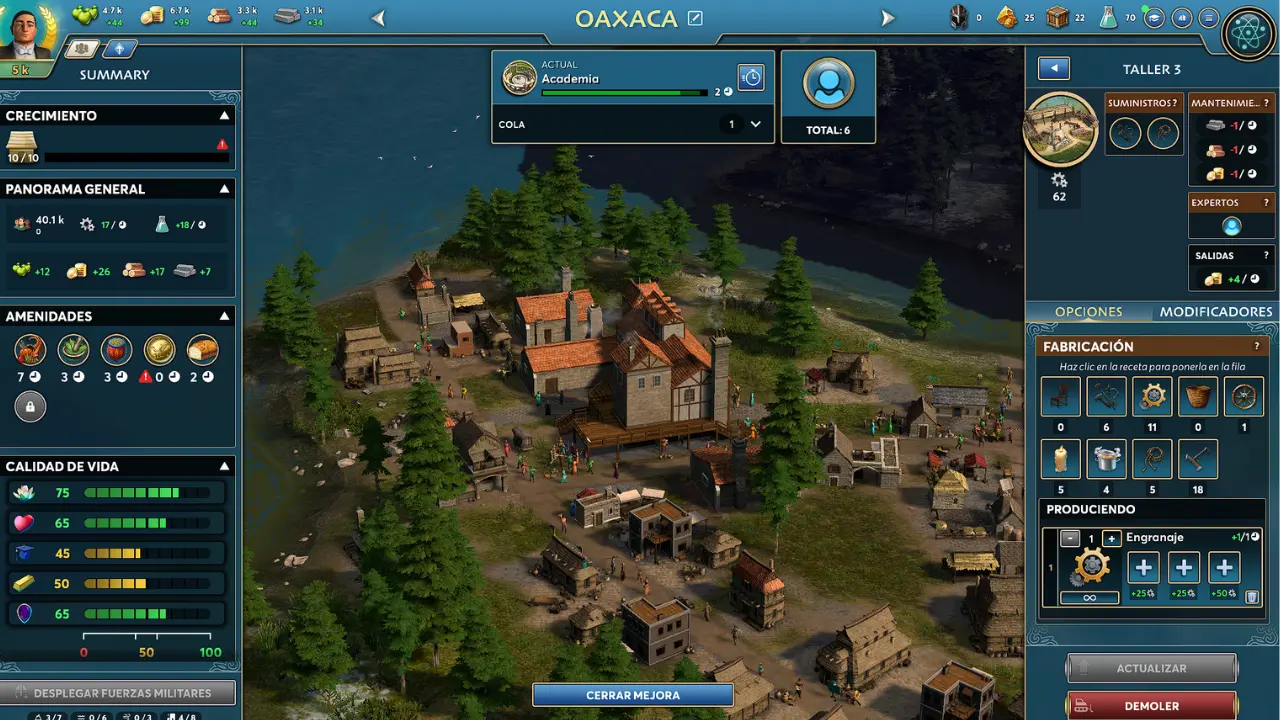Expand the Cola queue dropdown

755,124
